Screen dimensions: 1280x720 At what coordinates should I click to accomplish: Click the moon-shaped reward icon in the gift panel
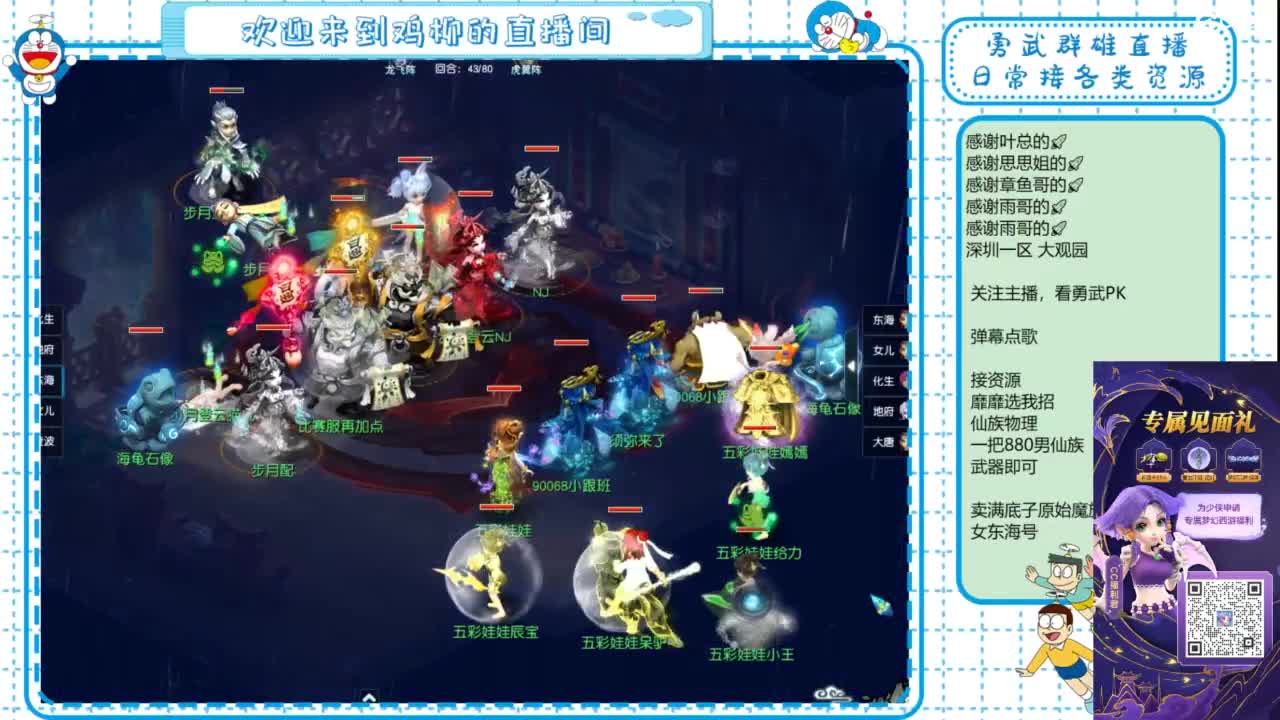tap(1200, 458)
